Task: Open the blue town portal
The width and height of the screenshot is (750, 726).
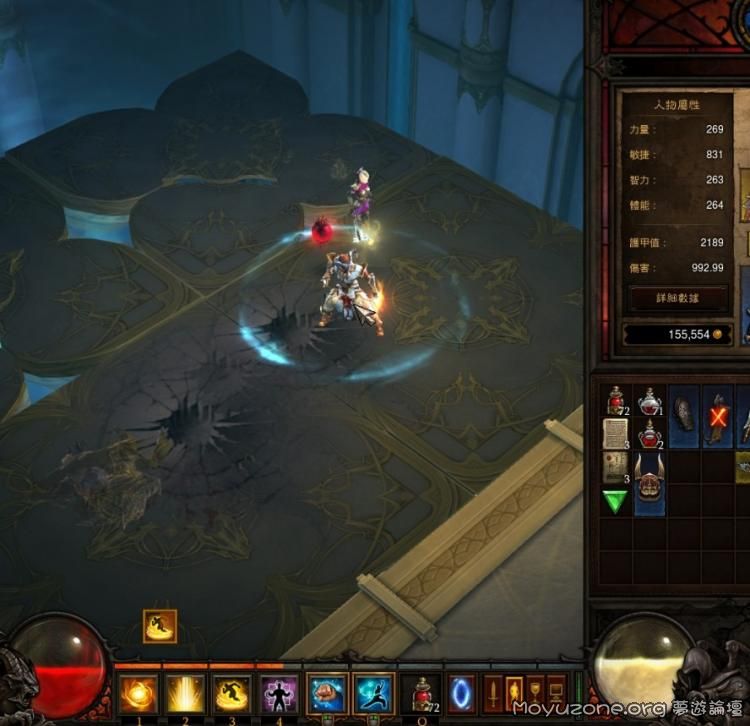Action: coord(462,694)
